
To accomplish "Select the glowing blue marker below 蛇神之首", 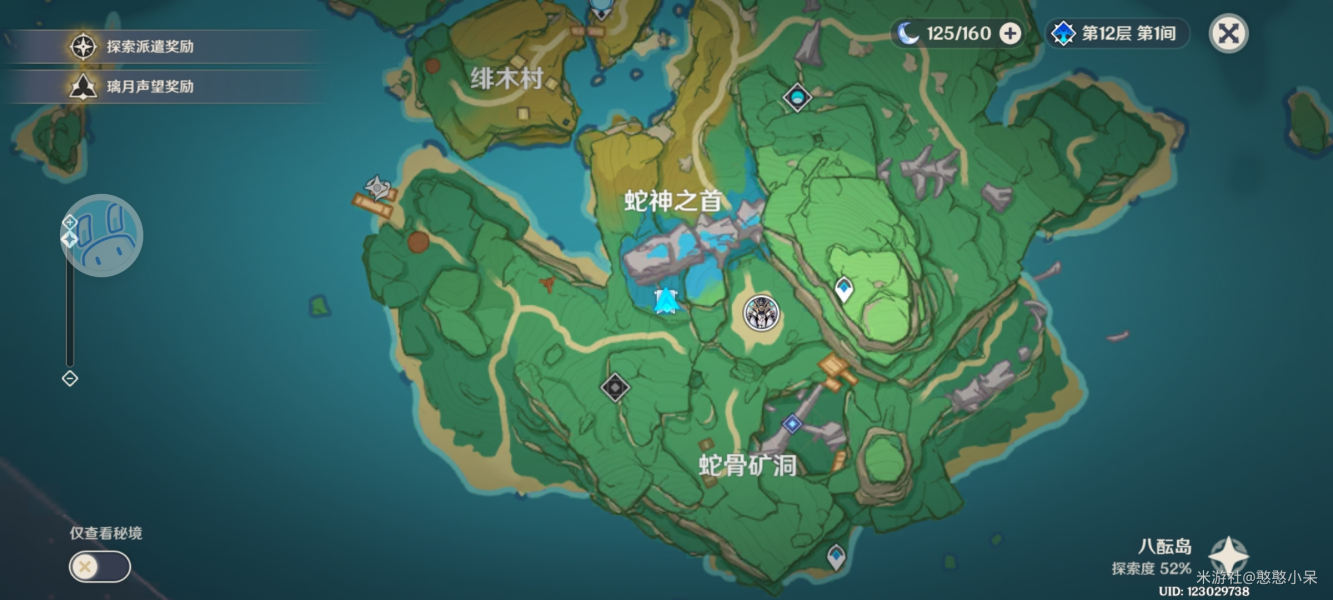I will (x=666, y=299).
